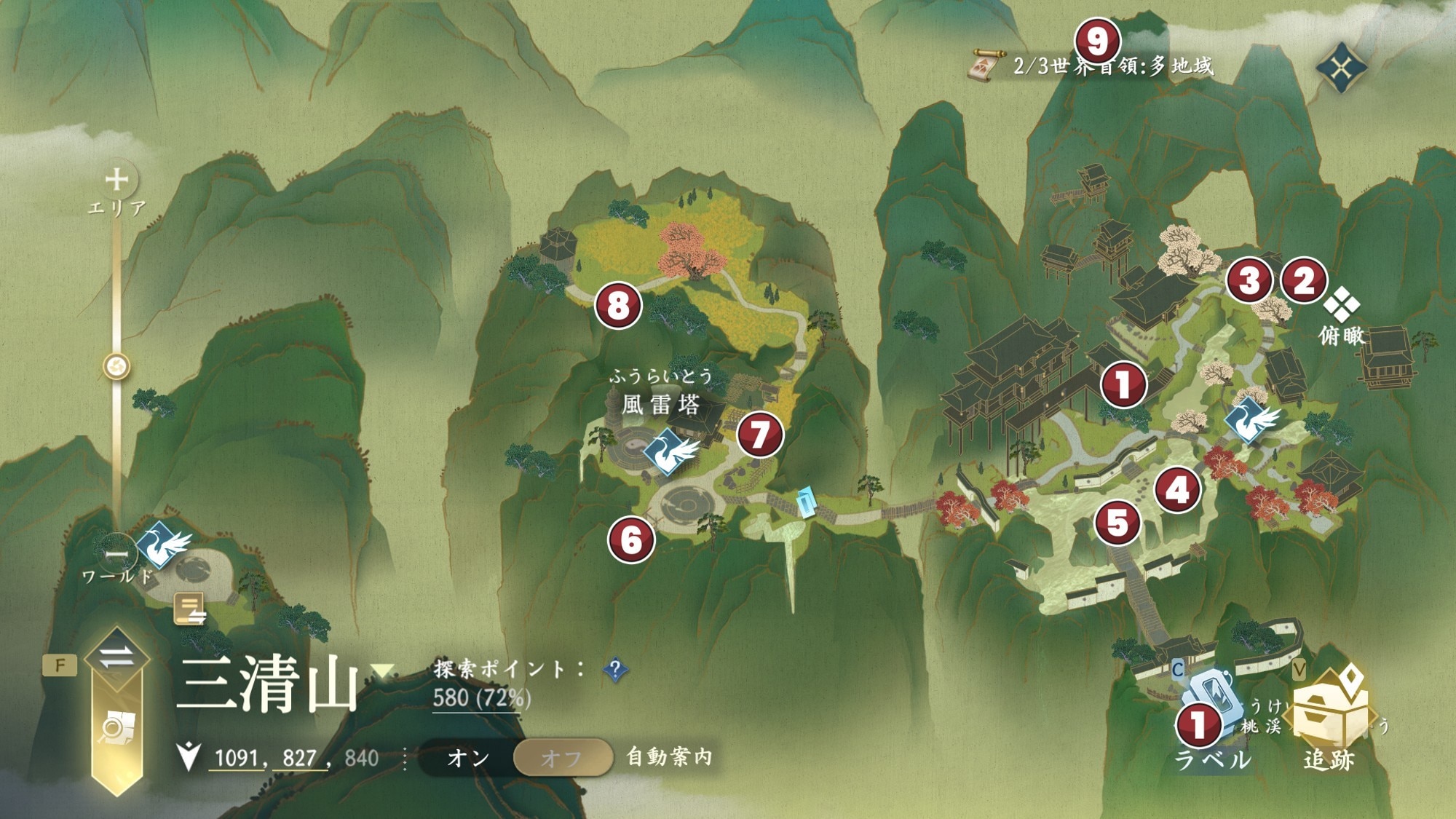The image size is (1456, 819).
Task: Select the golden scroll map marker
Action: pos(190,609)
